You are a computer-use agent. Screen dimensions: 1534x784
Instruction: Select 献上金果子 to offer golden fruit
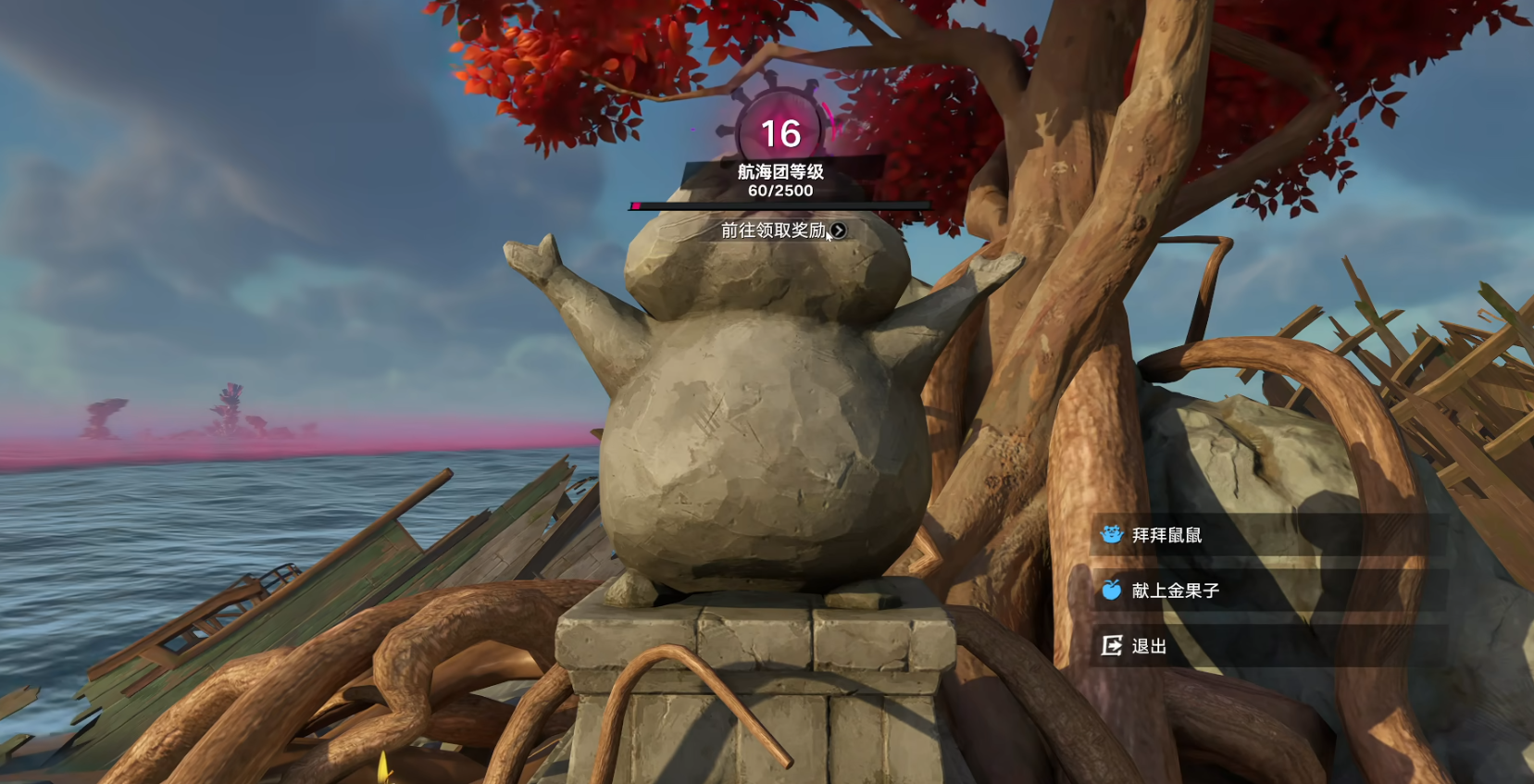click(1175, 591)
